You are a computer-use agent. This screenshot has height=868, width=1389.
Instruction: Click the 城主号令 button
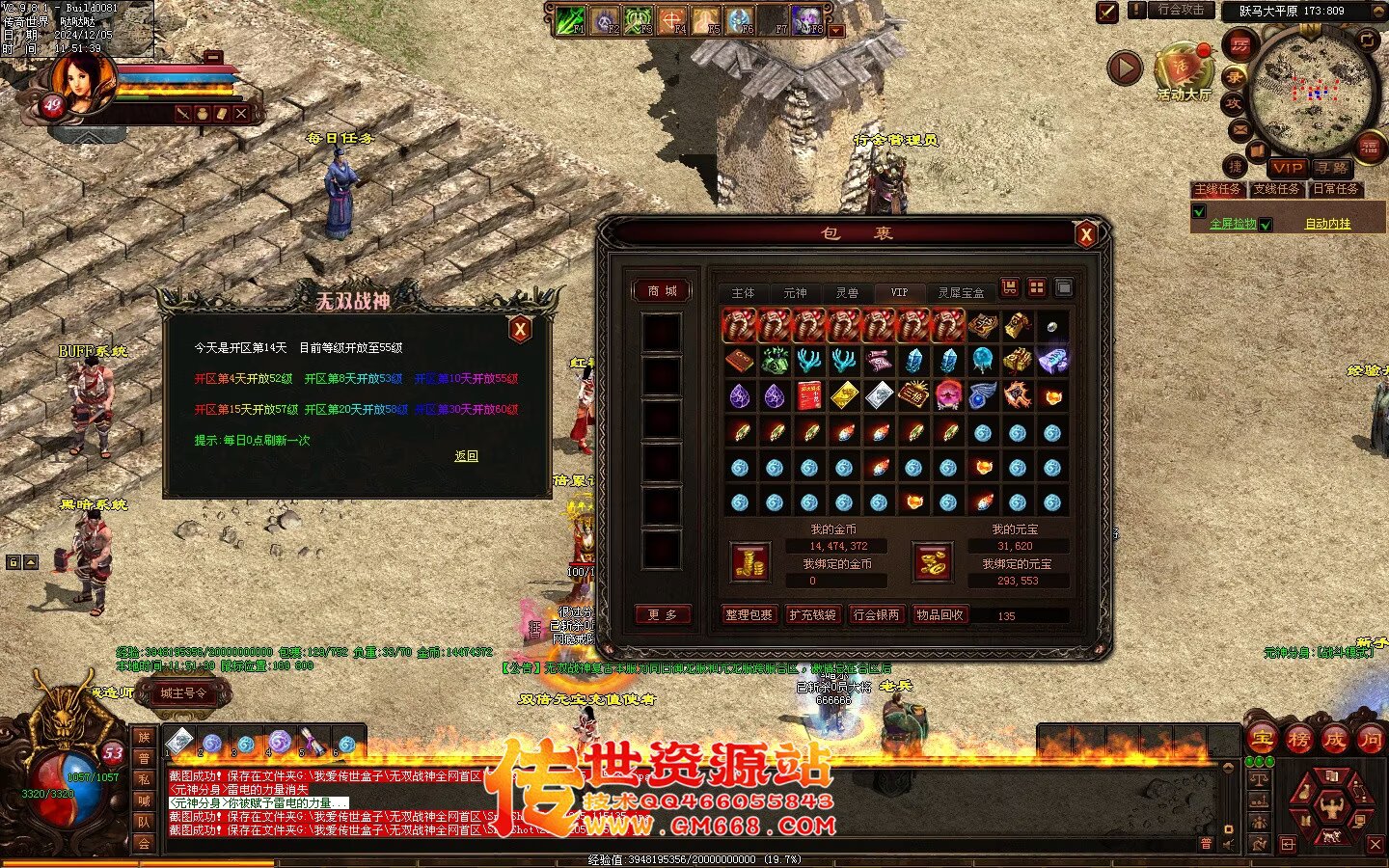pyautogui.click(x=183, y=692)
